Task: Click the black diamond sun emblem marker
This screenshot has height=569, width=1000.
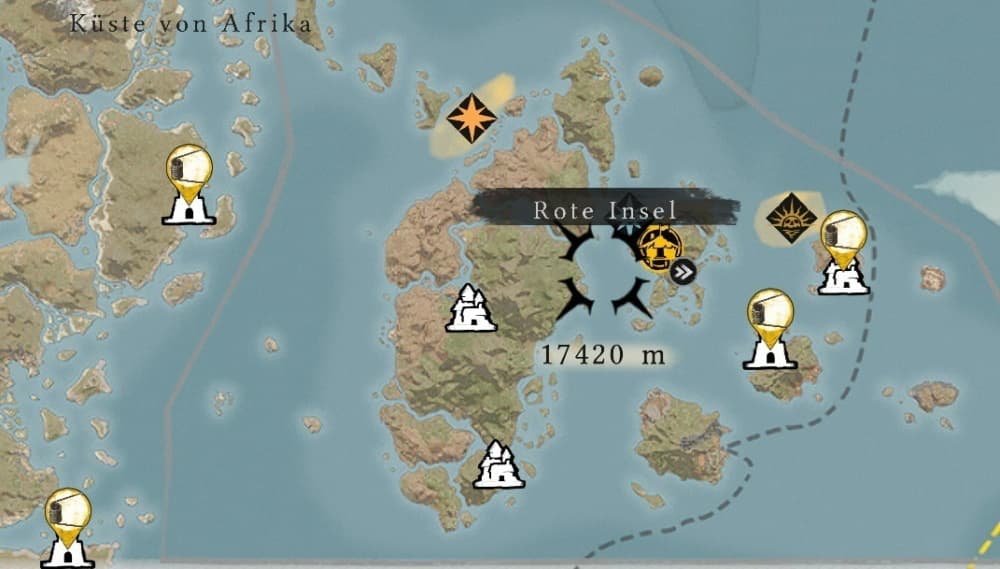Action: tap(790, 217)
